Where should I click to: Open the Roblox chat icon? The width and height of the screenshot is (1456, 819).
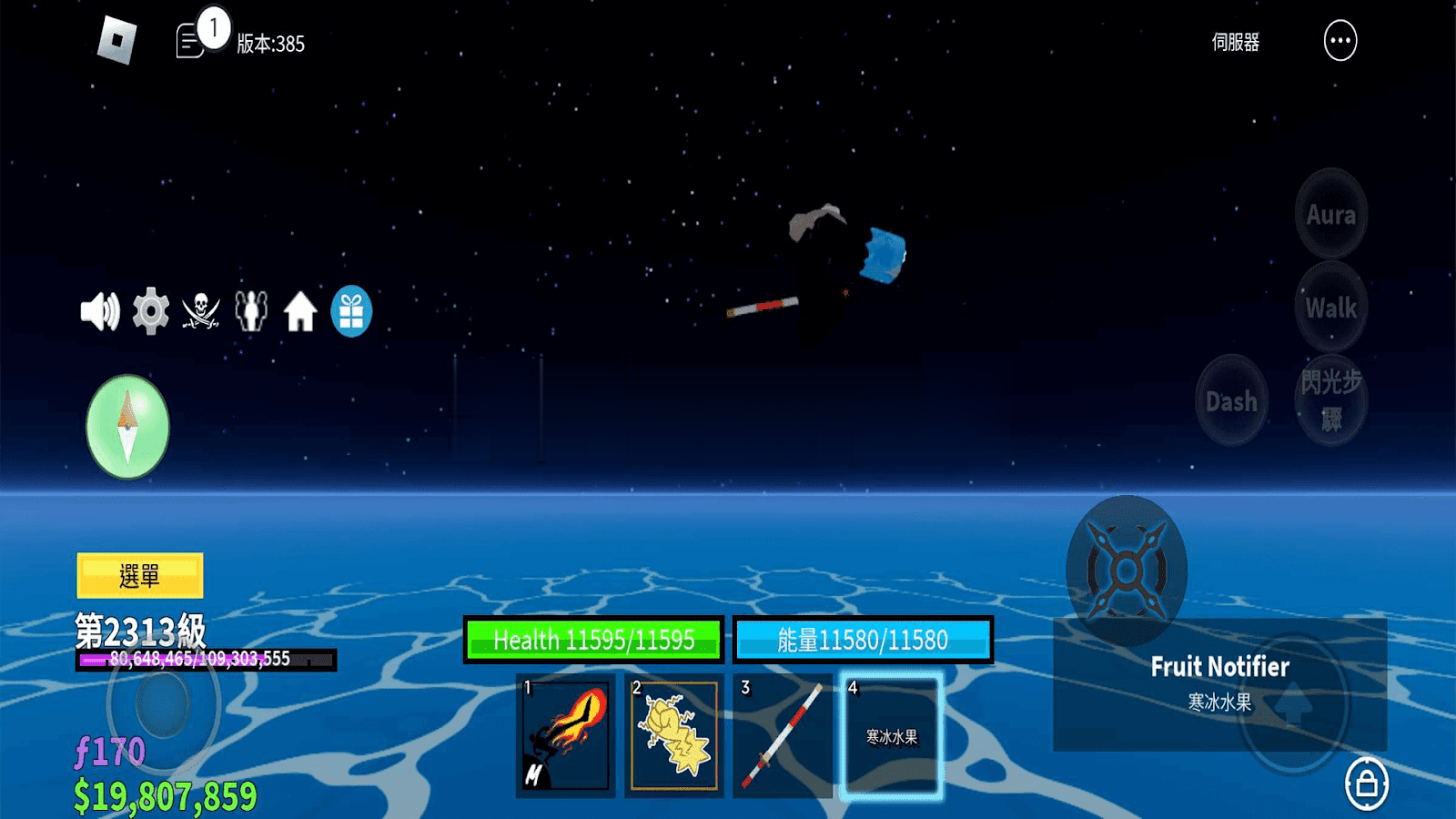tap(190, 42)
